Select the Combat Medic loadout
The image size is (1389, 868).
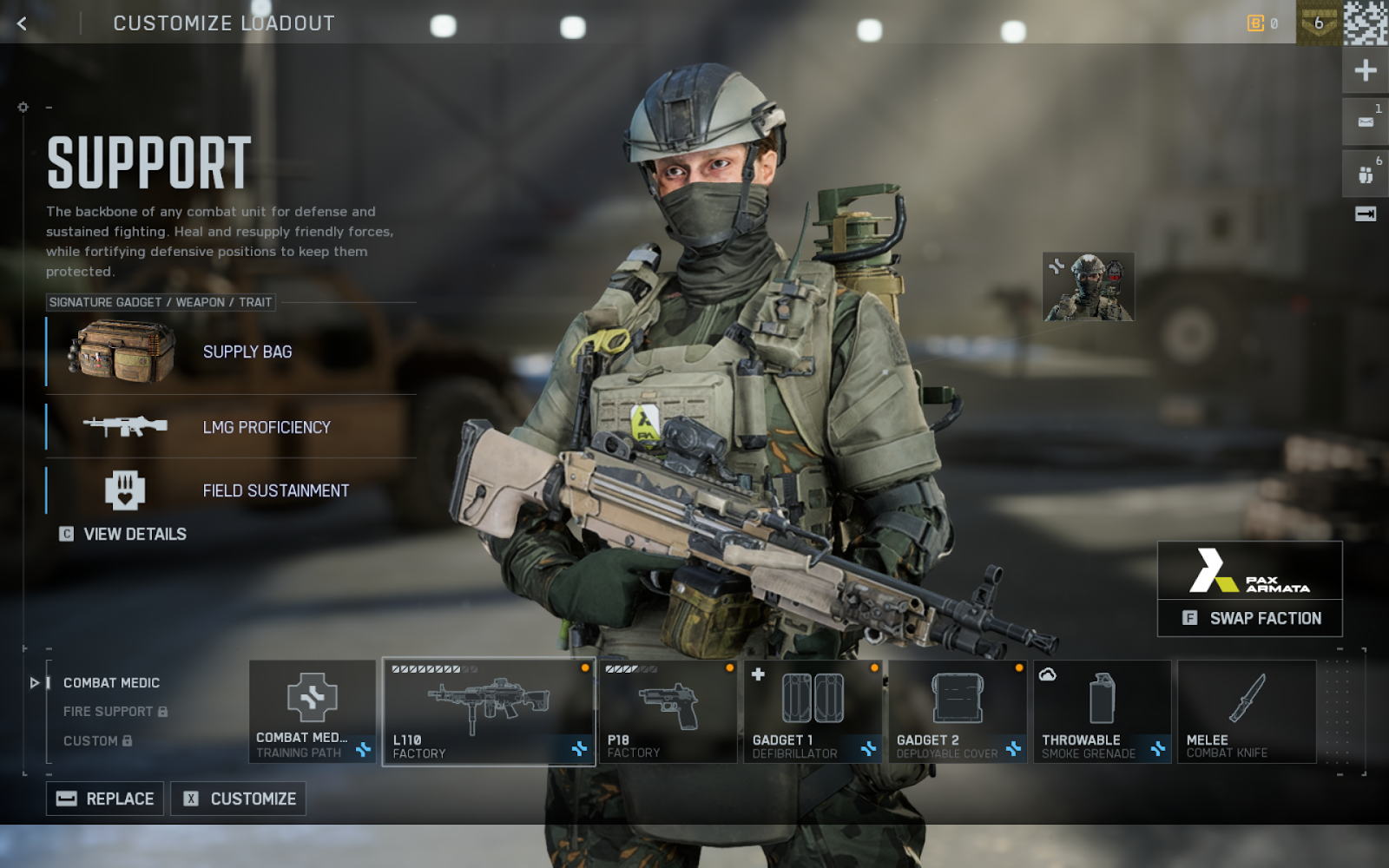point(111,683)
